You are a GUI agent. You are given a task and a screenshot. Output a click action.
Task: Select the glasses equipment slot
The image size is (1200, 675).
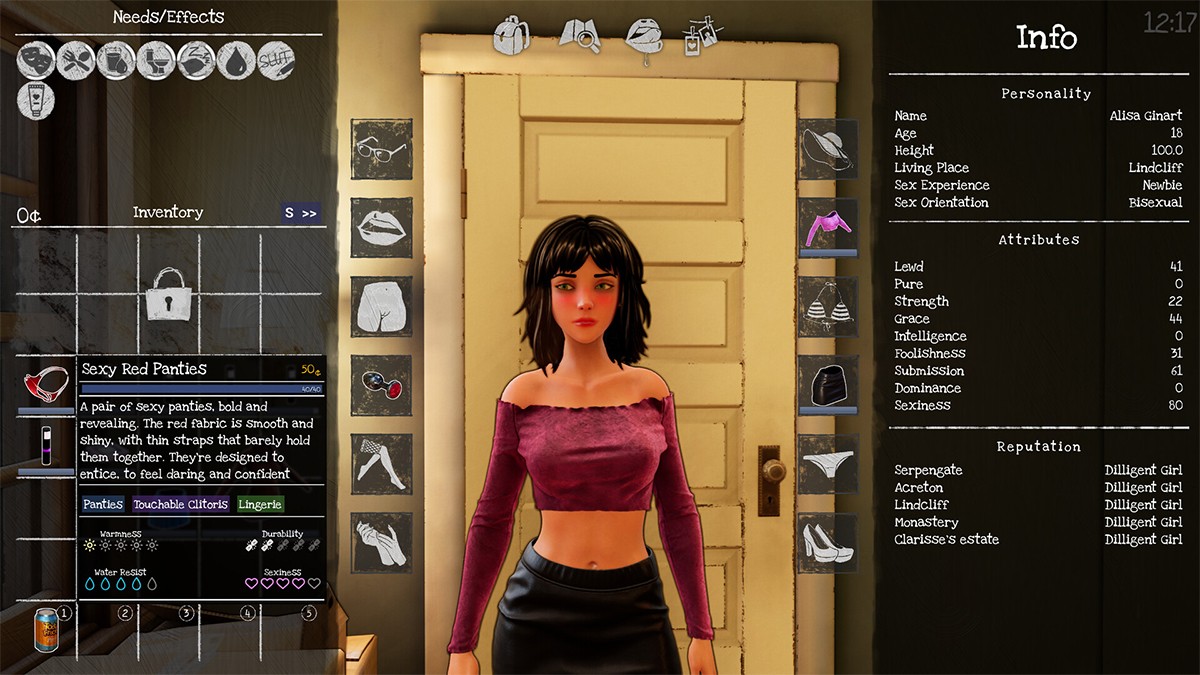coord(381,150)
